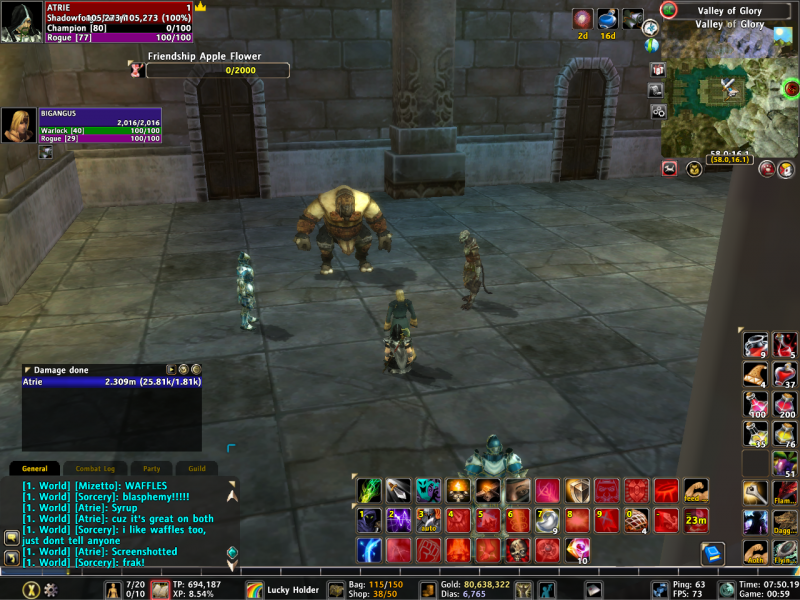The width and height of the screenshot is (800, 600).
Task: Use the hooded shadow skill in slot 1
Action: click(369, 520)
